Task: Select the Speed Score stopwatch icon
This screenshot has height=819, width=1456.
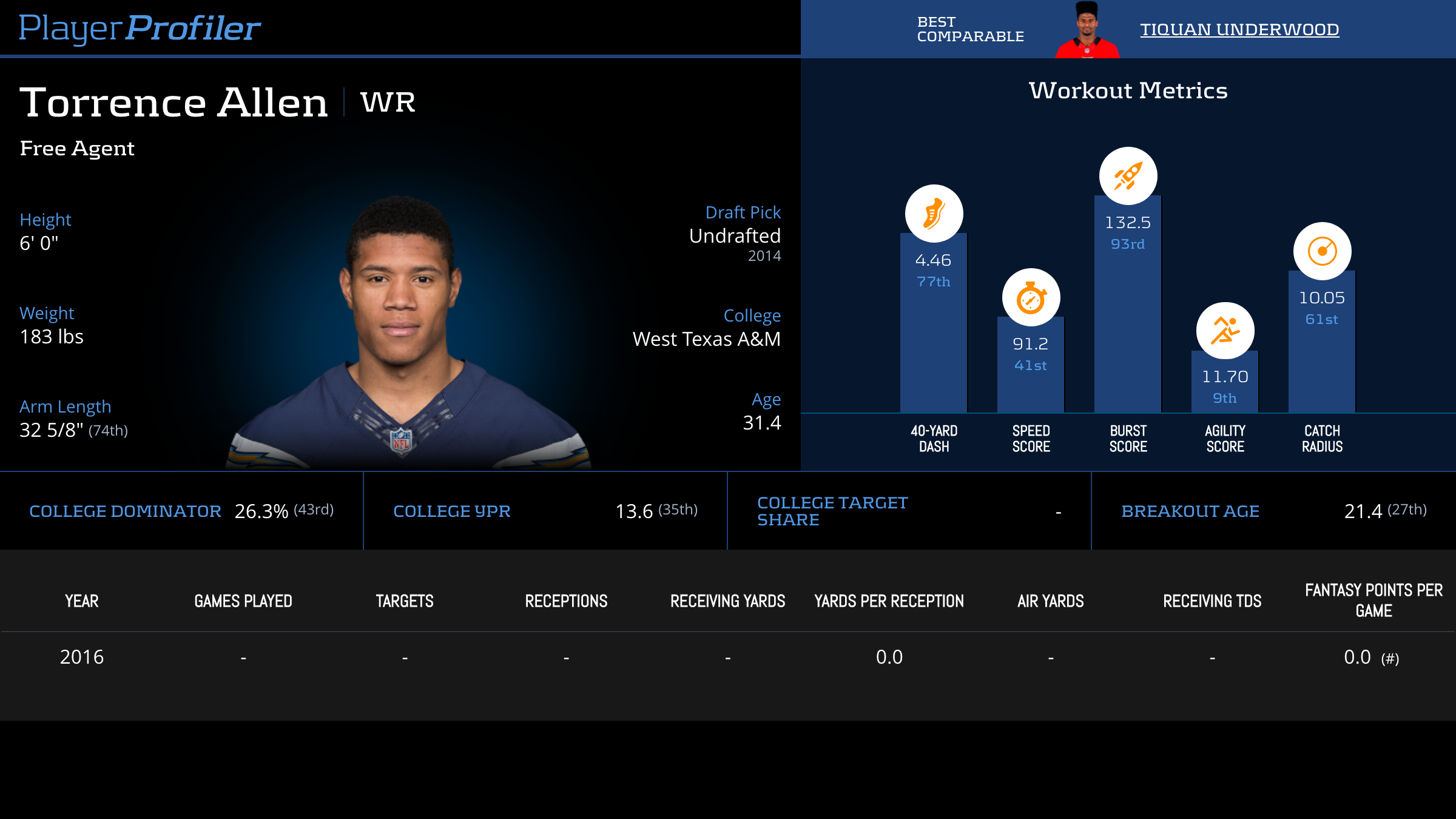Action: point(1031,297)
